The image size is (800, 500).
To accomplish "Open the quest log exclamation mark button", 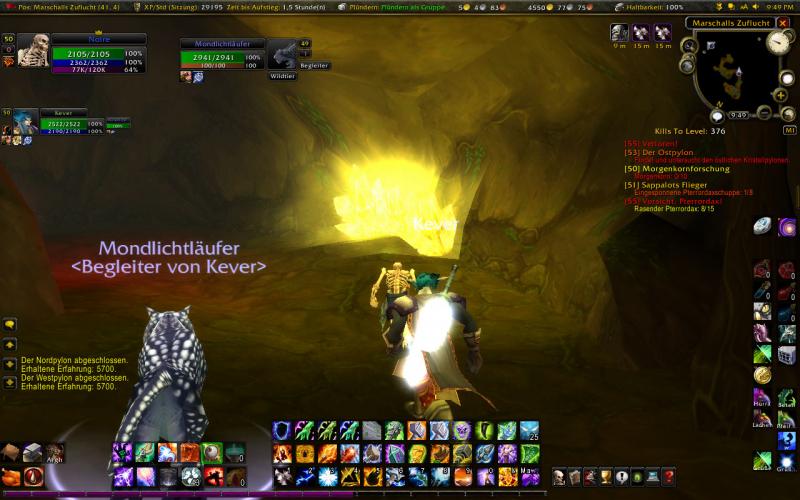I will coord(621,476).
